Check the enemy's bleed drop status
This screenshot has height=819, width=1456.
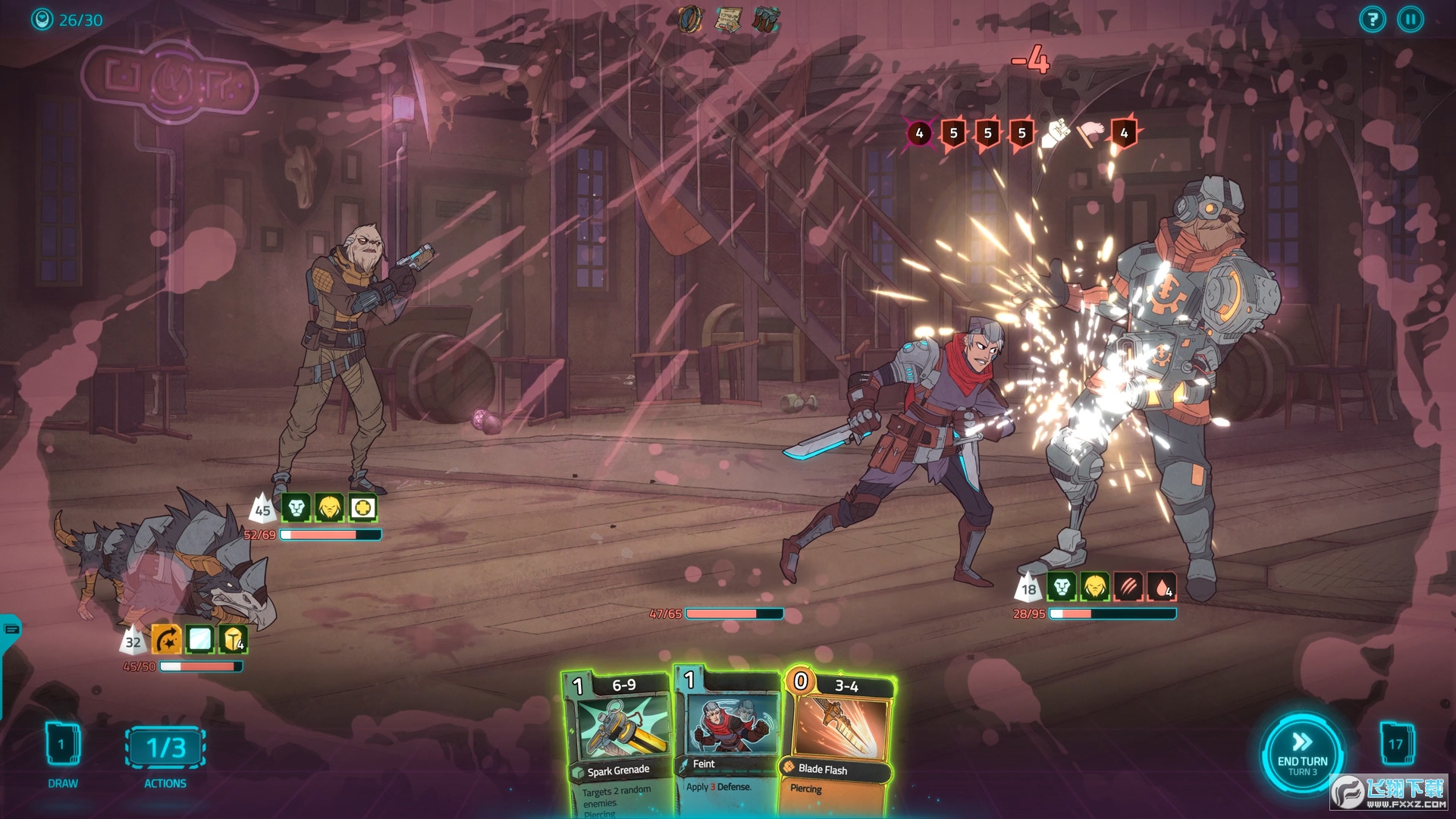tap(1162, 587)
